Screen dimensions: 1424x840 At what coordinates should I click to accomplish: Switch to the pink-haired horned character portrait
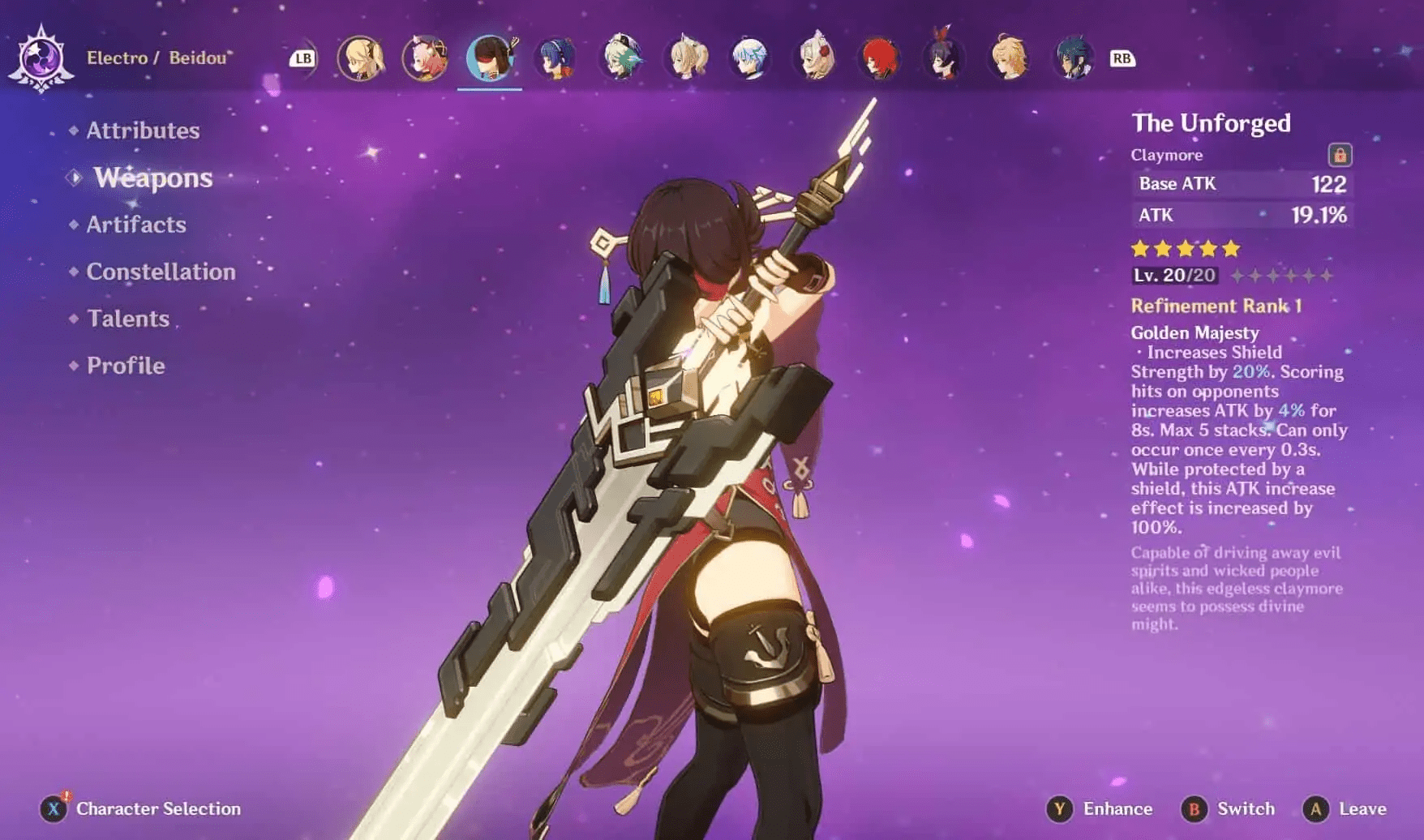[425, 58]
